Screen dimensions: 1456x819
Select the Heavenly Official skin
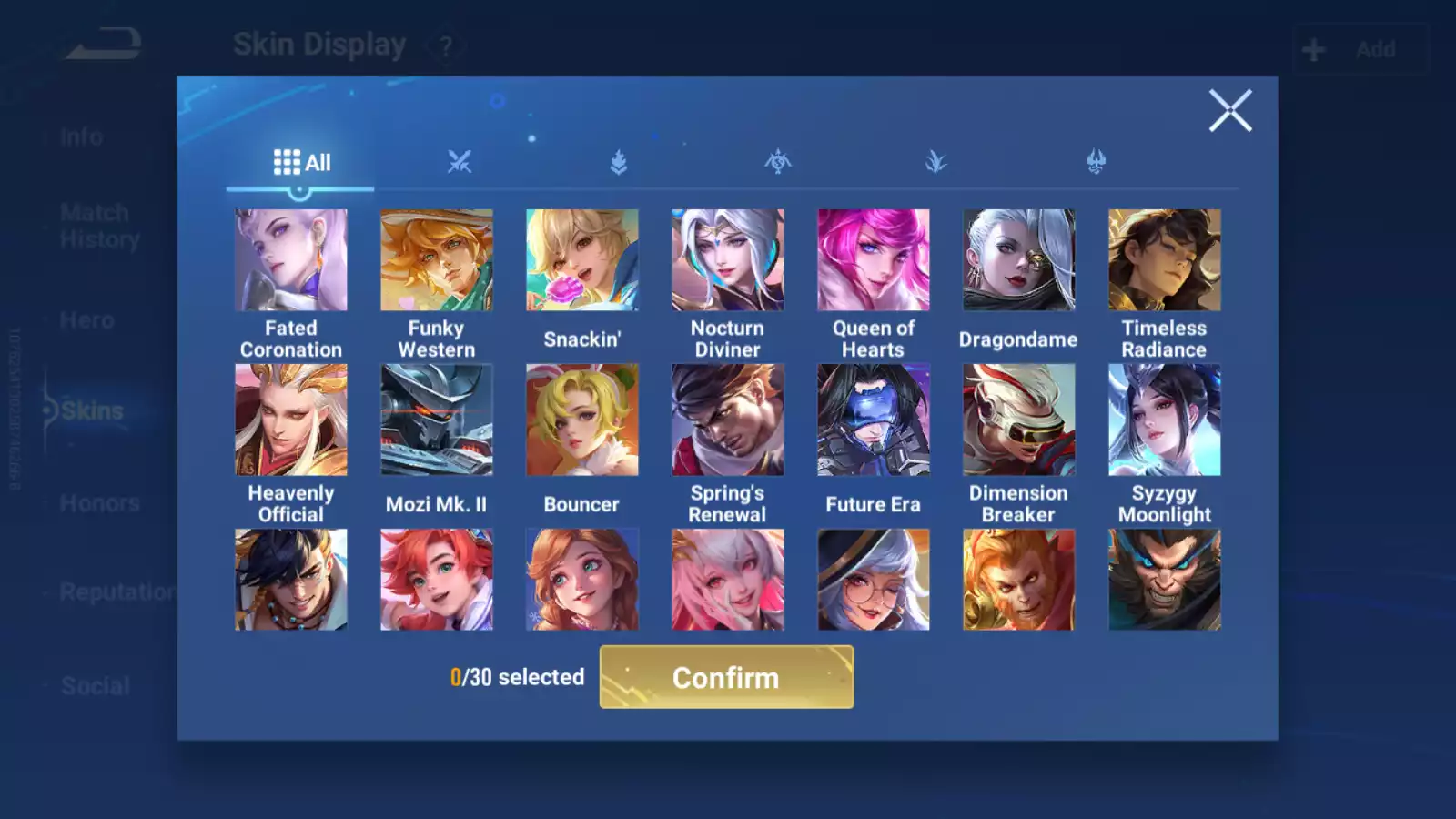point(291,420)
